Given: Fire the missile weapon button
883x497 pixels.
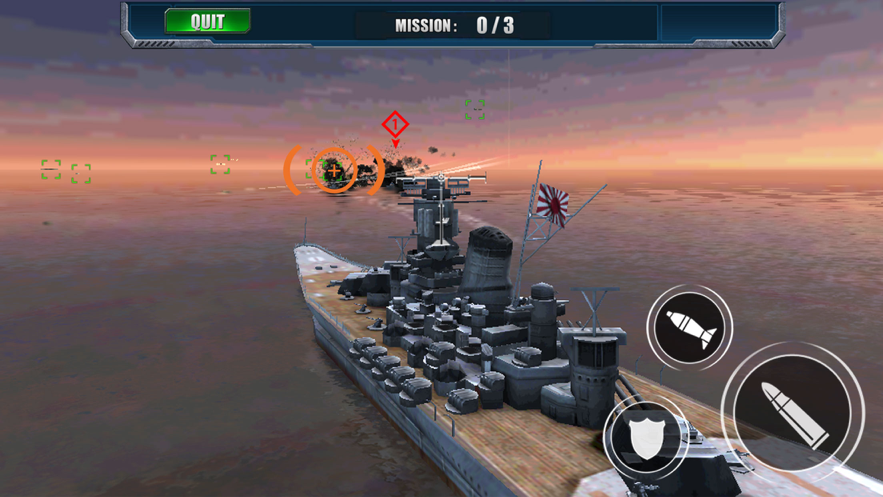Looking at the screenshot, I should pos(690,327).
